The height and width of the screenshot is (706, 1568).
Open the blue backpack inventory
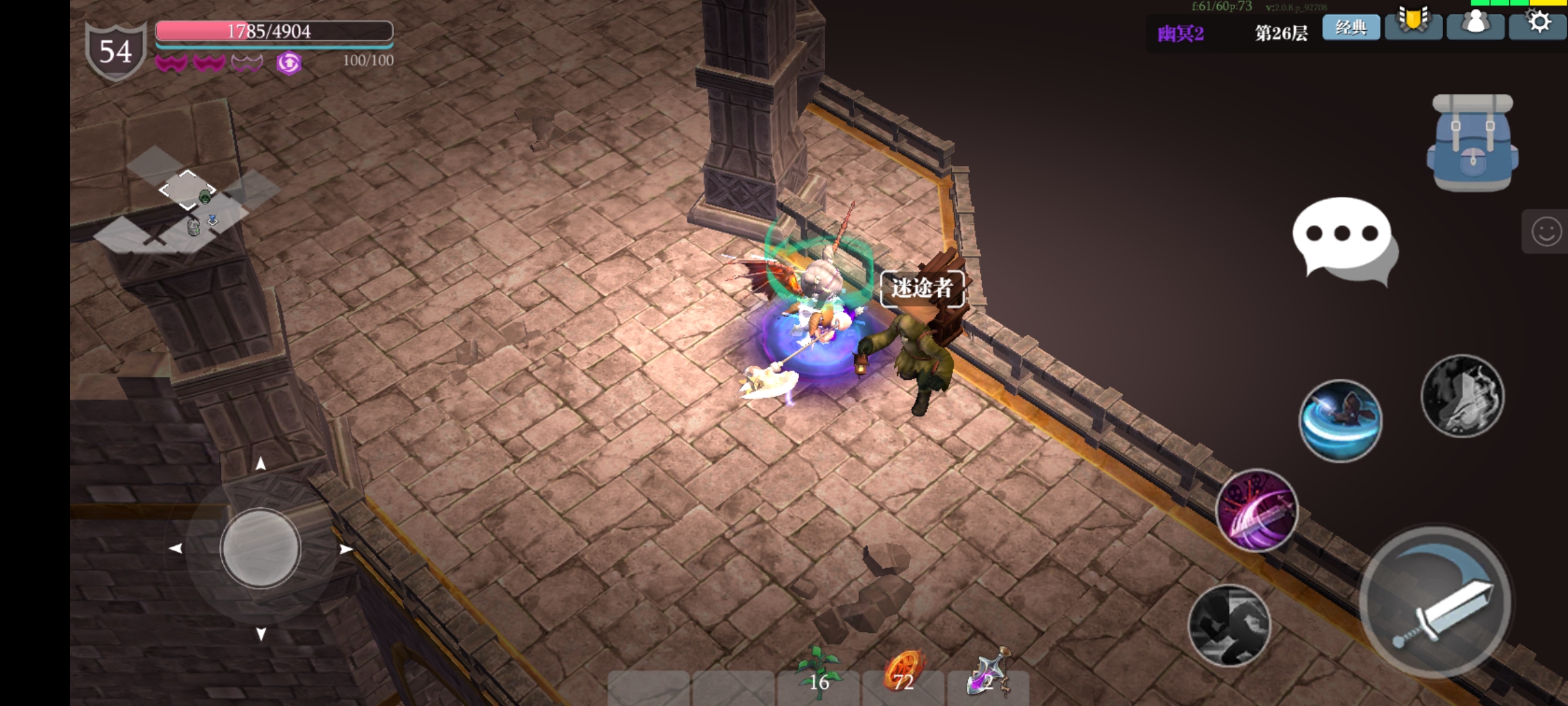coord(1472,144)
